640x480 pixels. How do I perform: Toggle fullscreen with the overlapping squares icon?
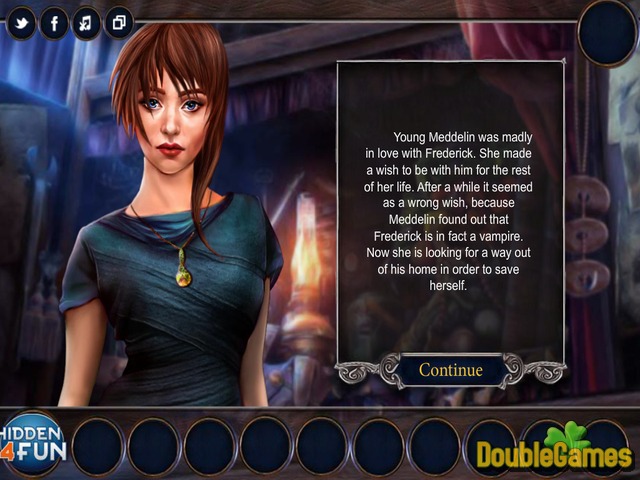click(118, 22)
